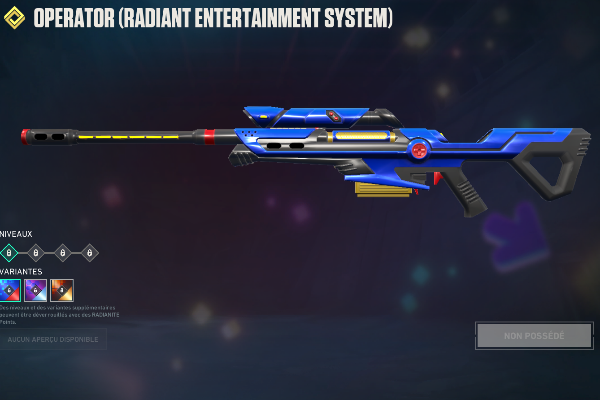600x400 pixels.
Task: Select the green highlighted first level diamond
Action: (x=8, y=253)
